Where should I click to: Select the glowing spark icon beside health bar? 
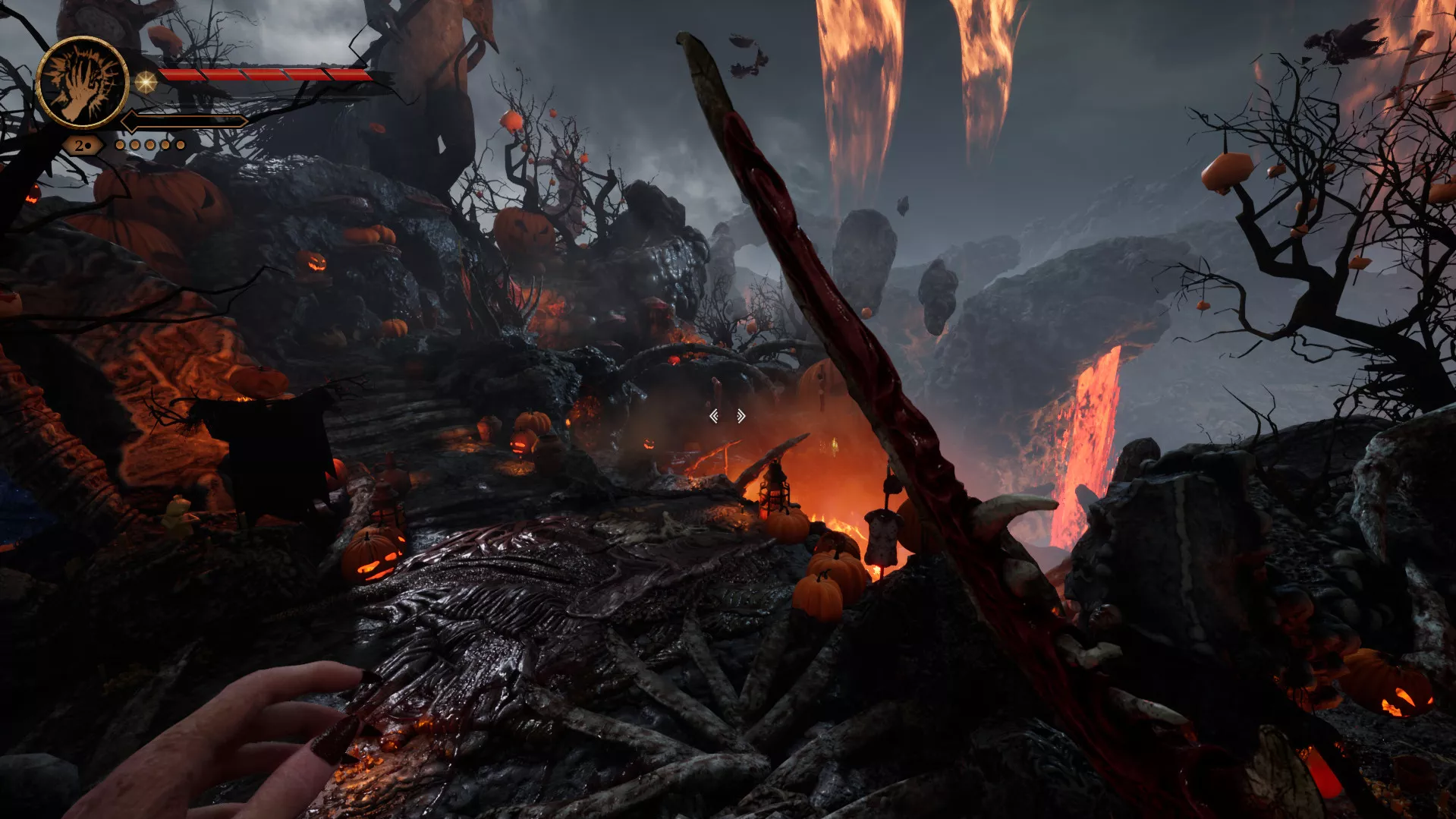click(145, 81)
